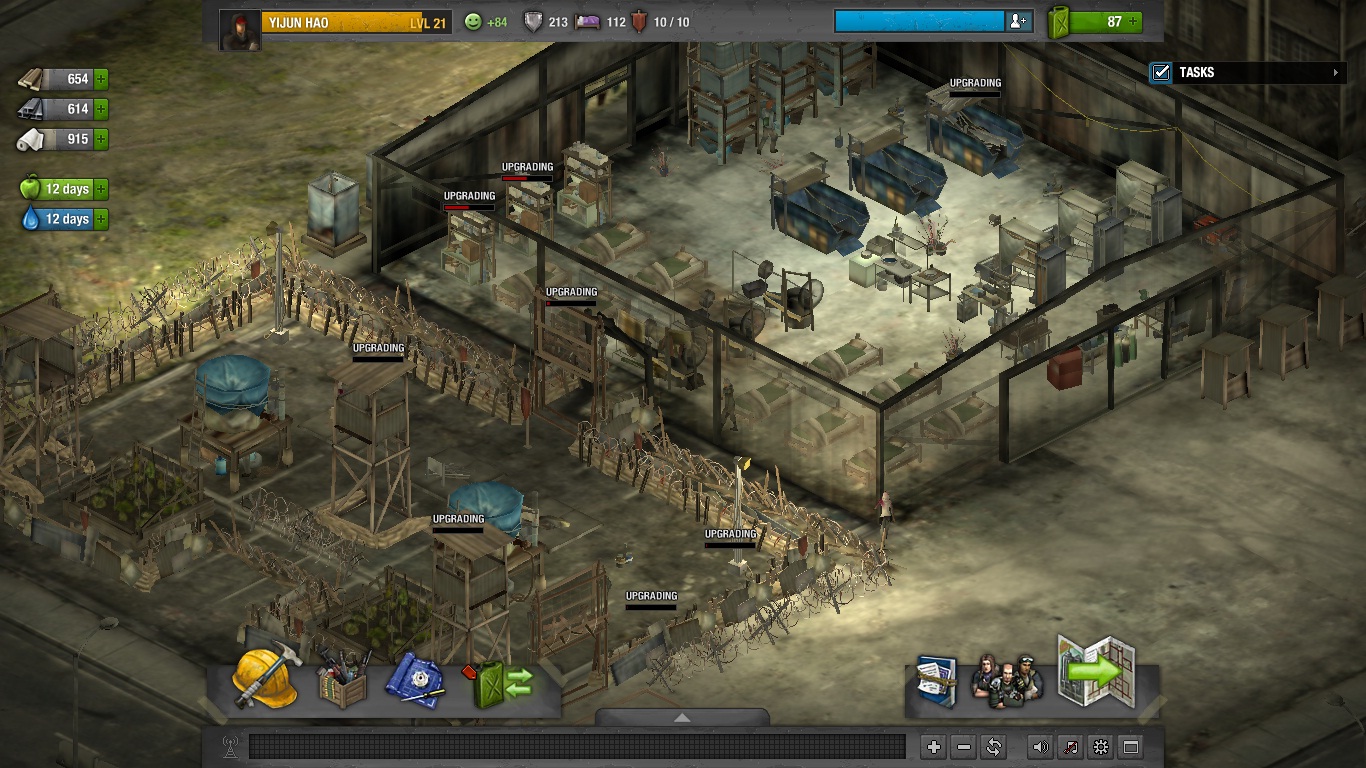Toggle music with the note button
Image resolution: width=1366 pixels, height=768 pixels.
coord(1071,747)
